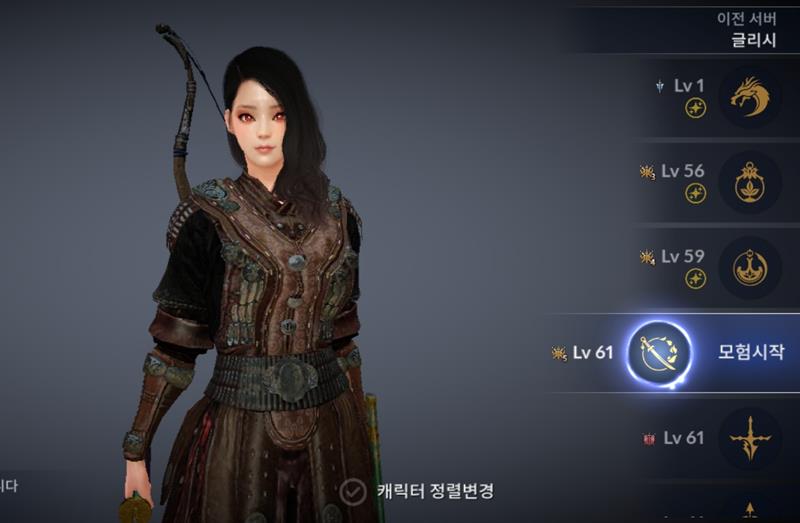Click the highlighted Lv 61 sword emblem
Screen dimensions: 800x523
(x=659, y=354)
